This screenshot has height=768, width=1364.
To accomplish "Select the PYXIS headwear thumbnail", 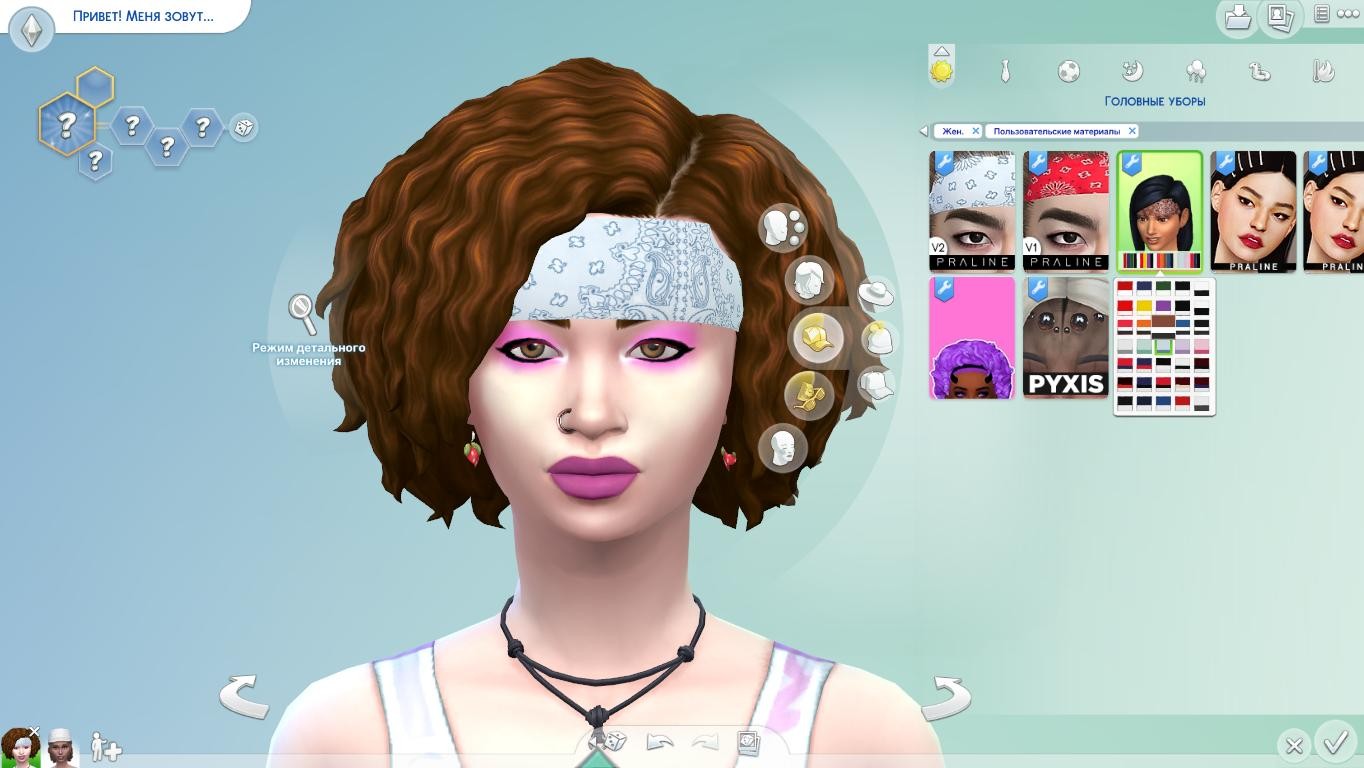I will 1066,339.
